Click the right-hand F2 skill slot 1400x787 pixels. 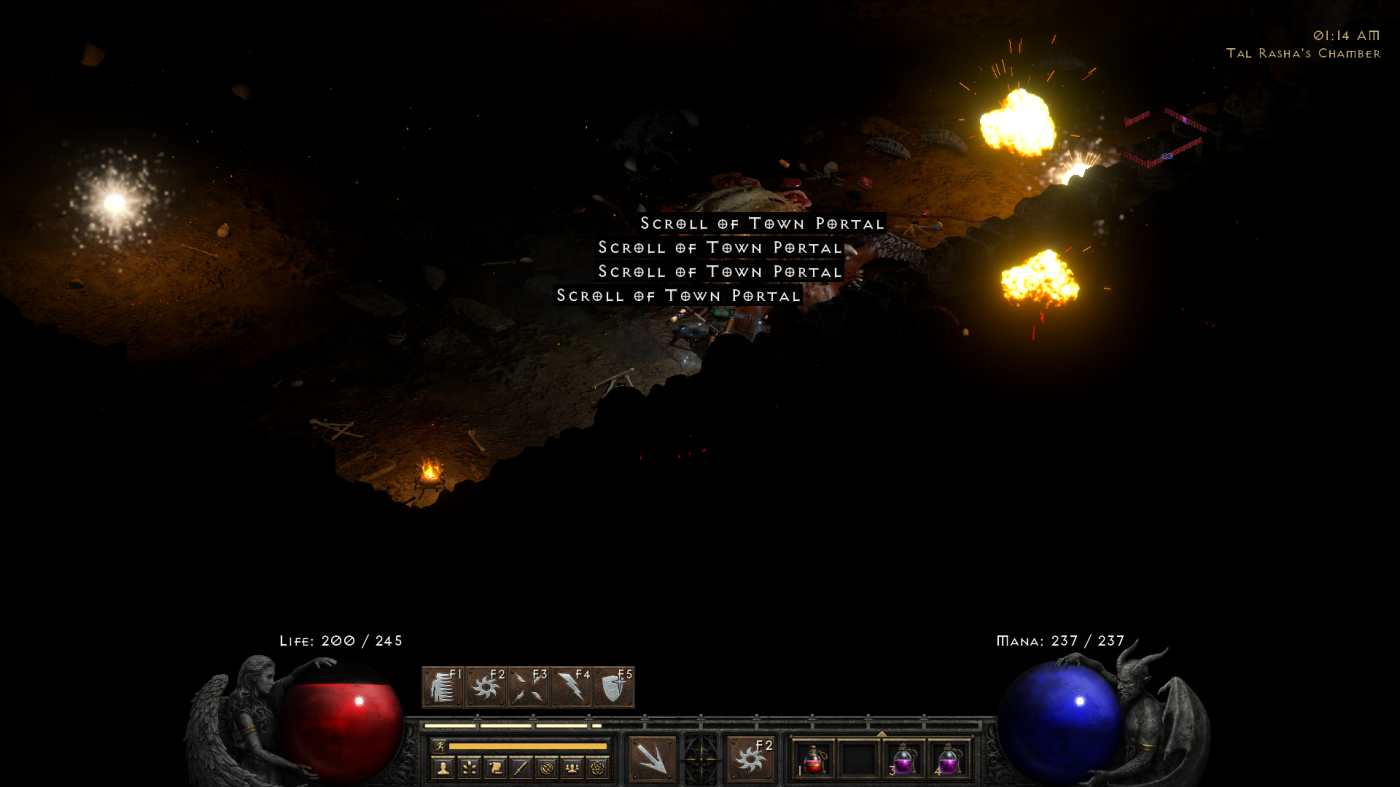(749, 758)
